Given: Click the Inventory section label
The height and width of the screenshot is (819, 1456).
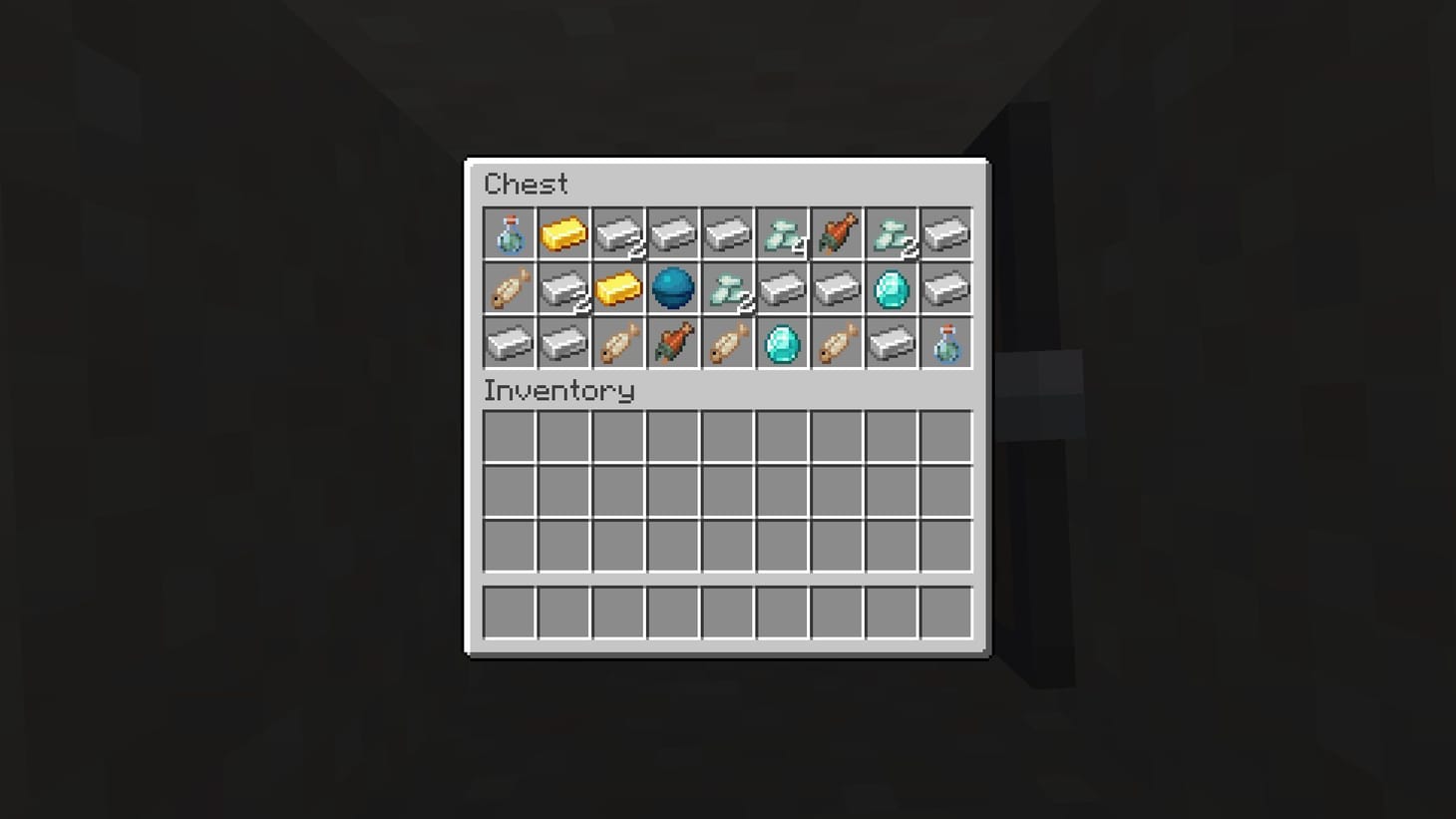Looking at the screenshot, I should click(x=558, y=391).
